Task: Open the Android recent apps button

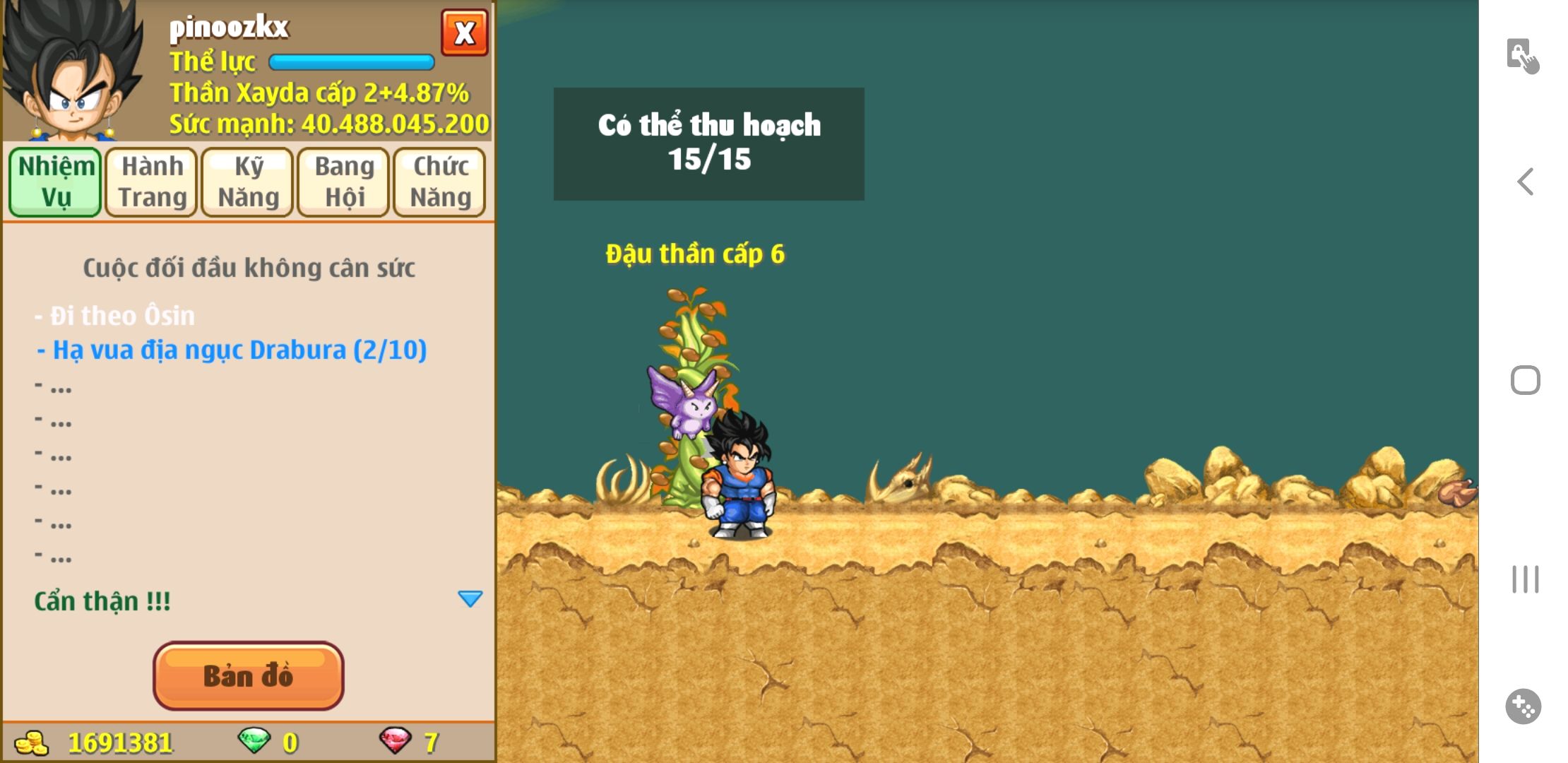Action: click(1526, 579)
